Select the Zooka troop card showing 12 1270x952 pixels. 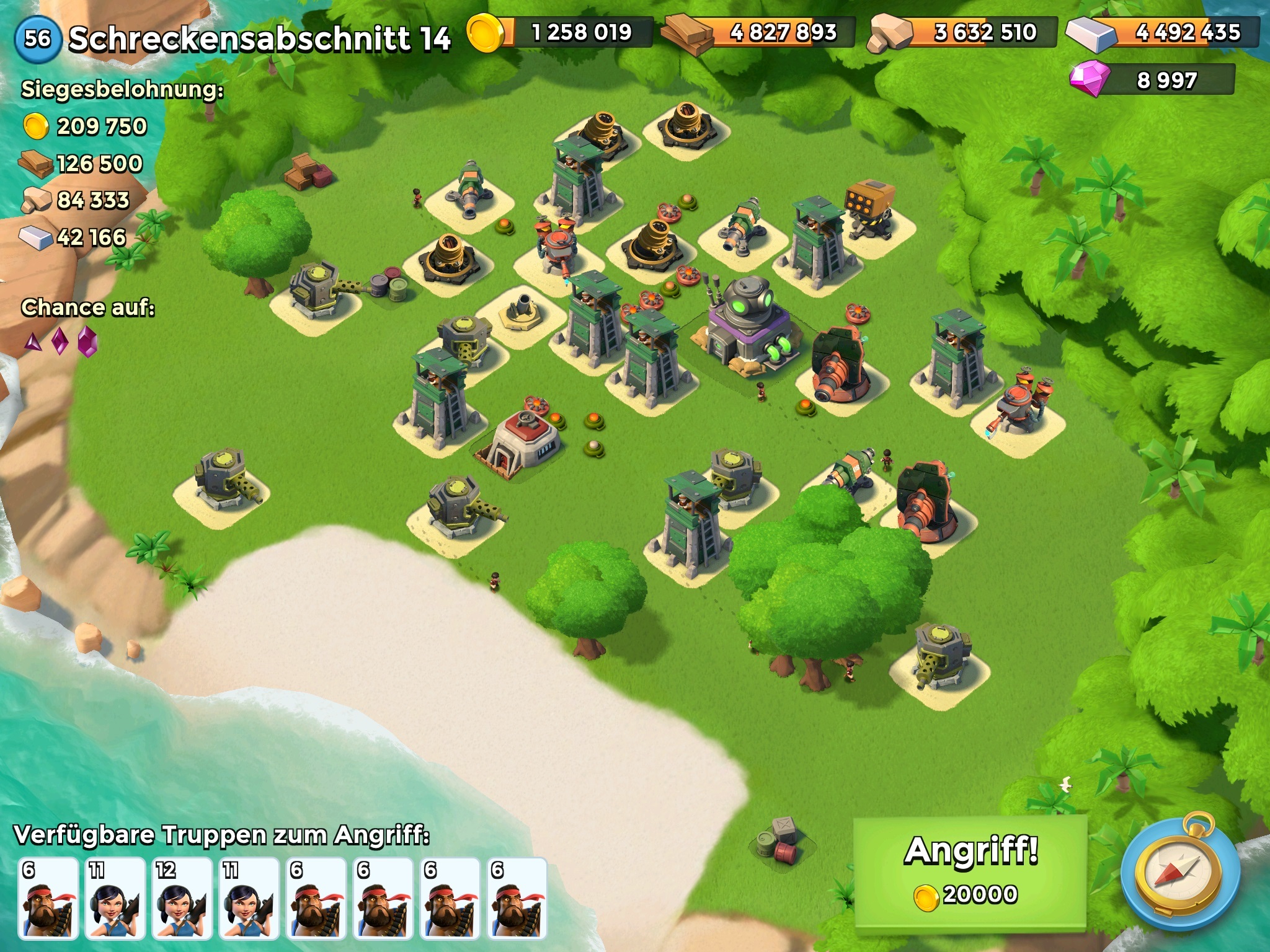coord(182,898)
